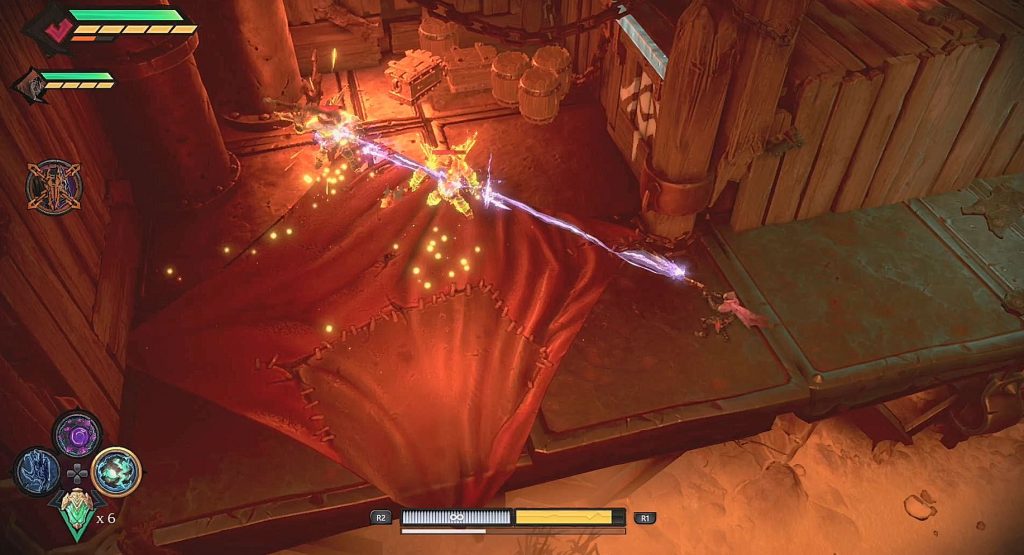Select the blue stone fist ability
1024x555 pixels.
point(37,470)
